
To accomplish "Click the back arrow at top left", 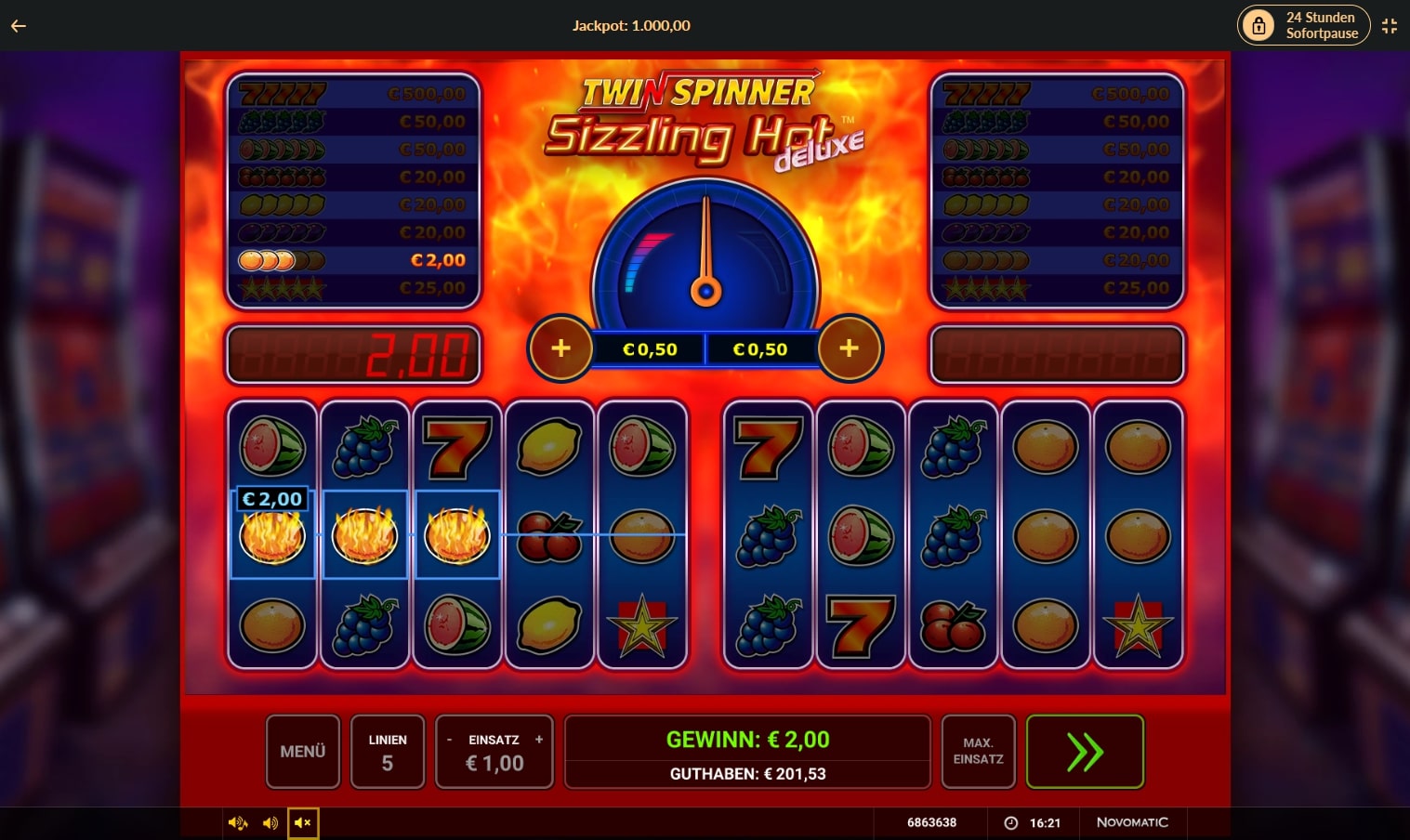I will tap(17, 25).
